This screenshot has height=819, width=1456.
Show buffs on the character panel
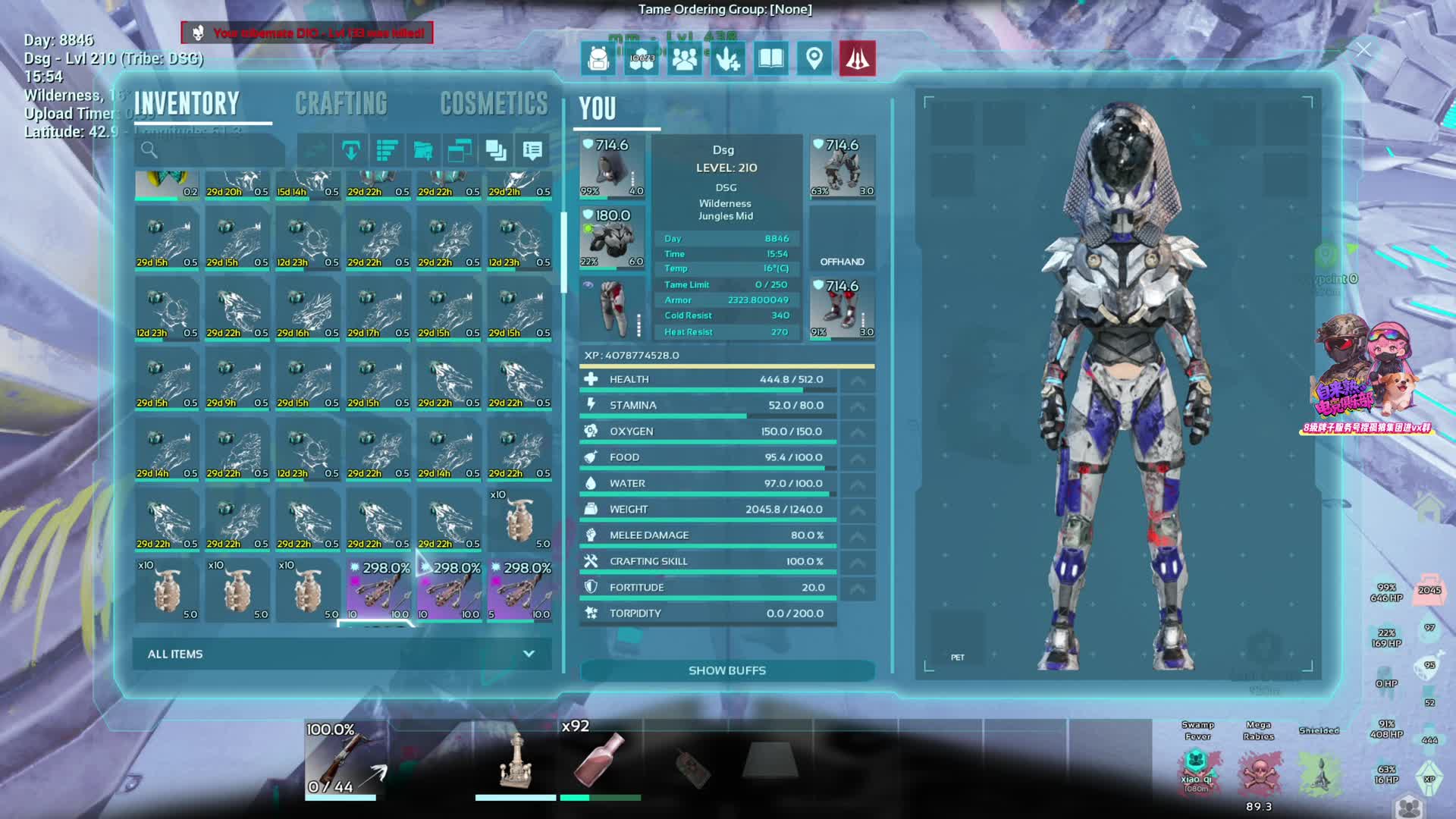pos(726,670)
